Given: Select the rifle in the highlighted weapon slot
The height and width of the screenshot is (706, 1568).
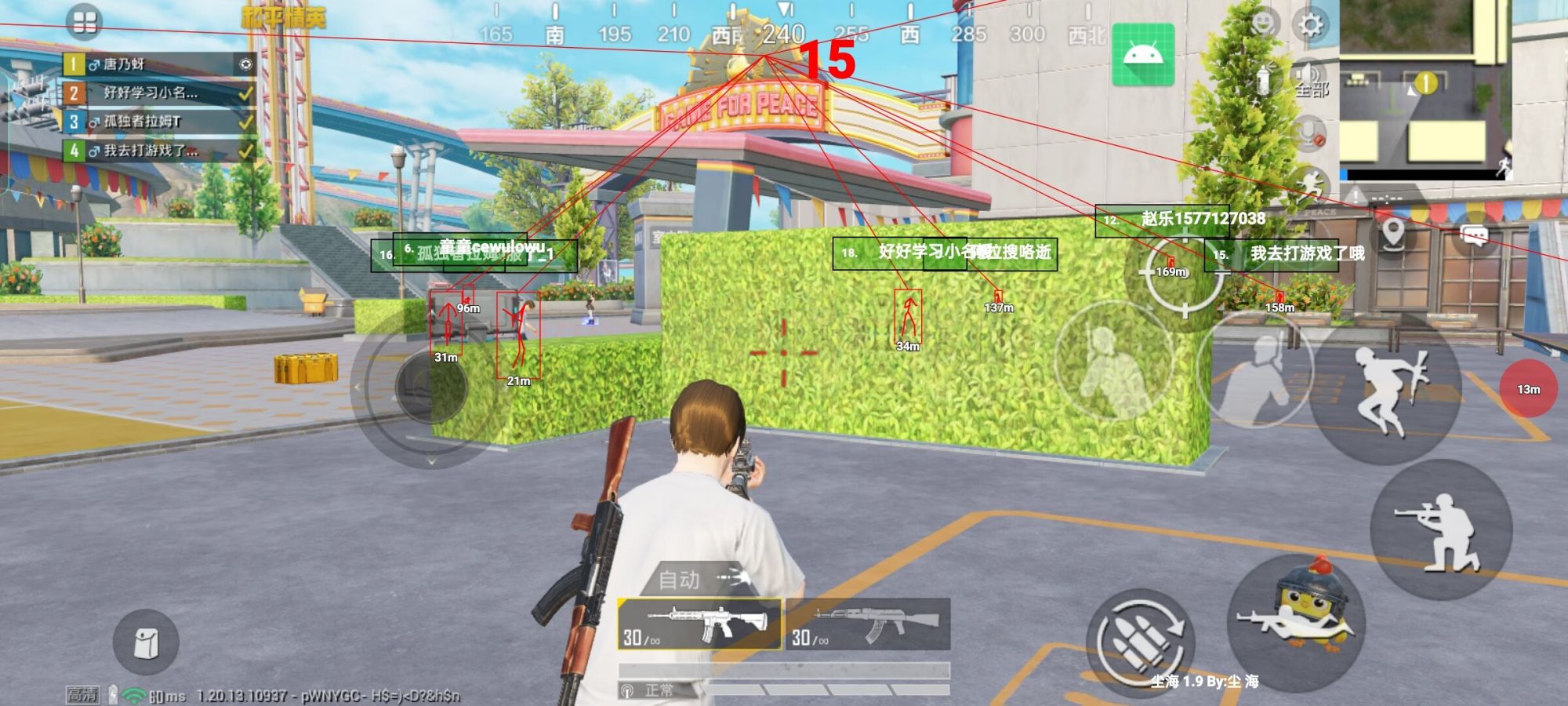Looking at the screenshot, I should coord(699,624).
